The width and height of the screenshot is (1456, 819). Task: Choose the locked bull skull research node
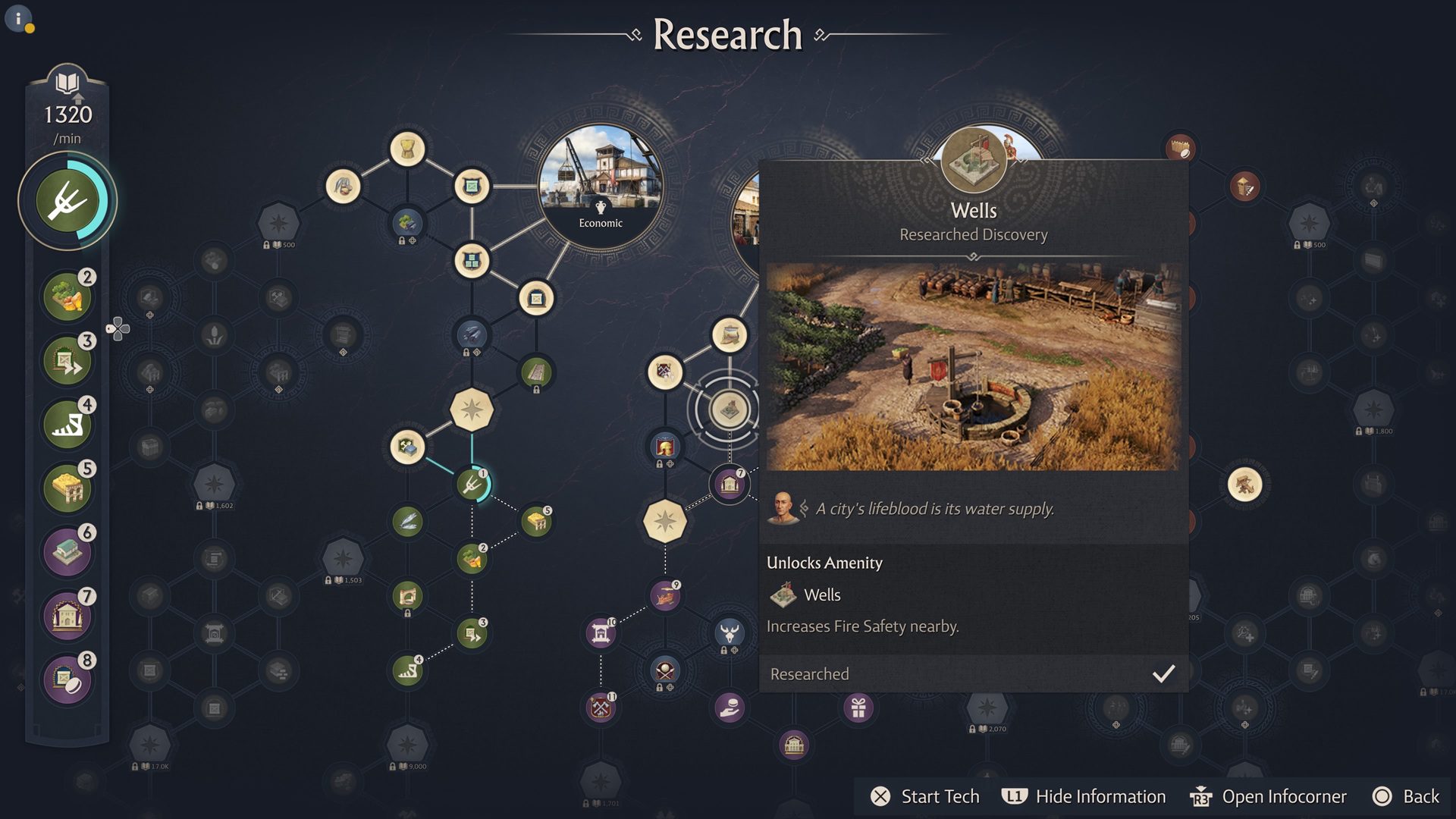coord(730,632)
